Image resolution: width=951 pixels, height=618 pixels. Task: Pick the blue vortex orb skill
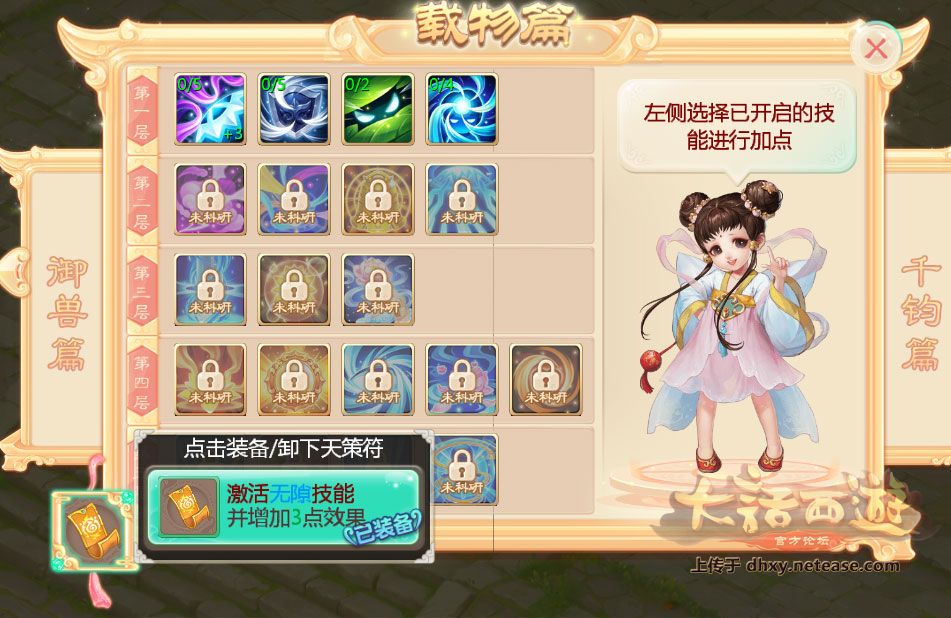[462, 109]
